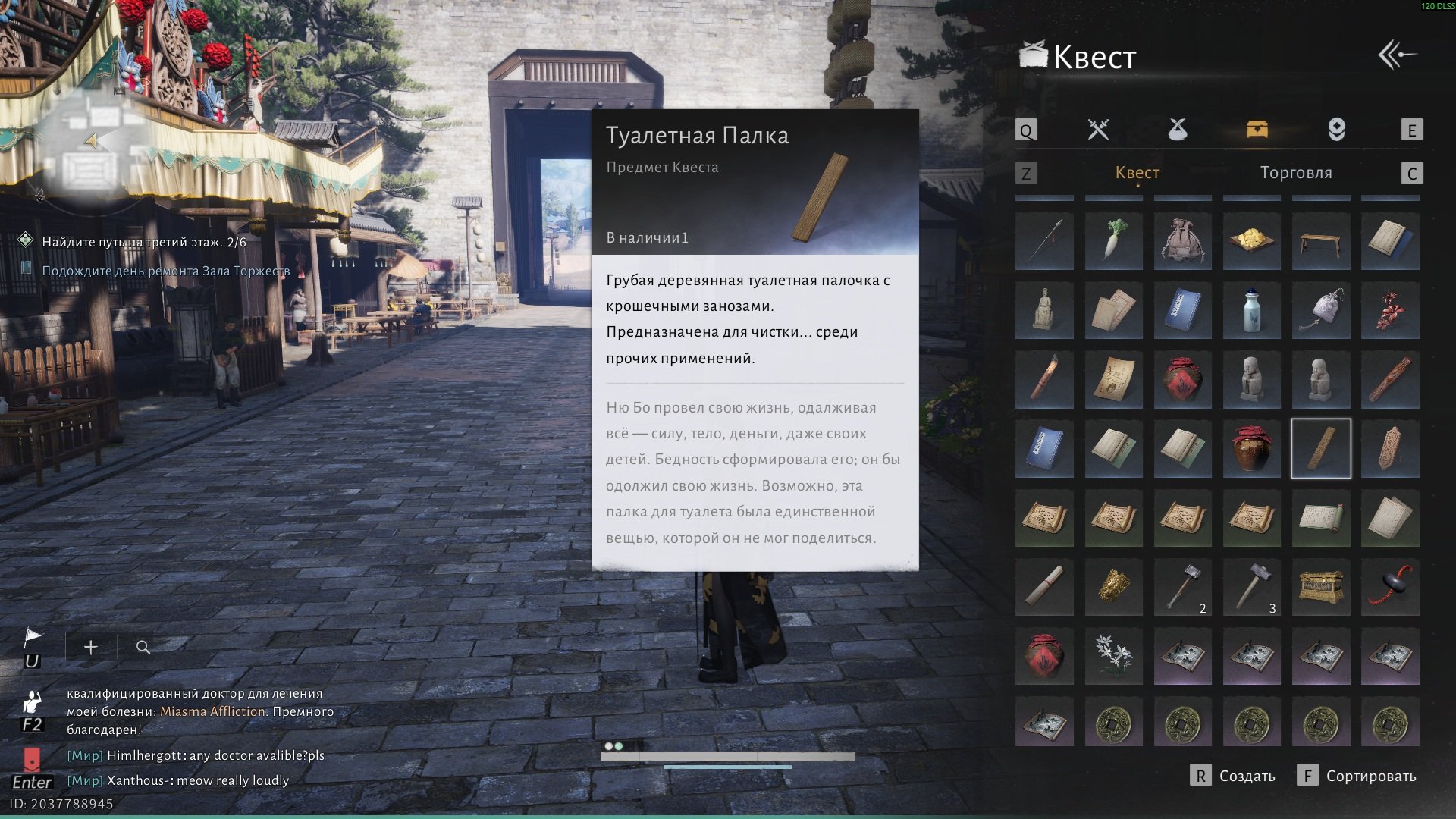Select the red flower branch item
1456x819 pixels.
(1390, 310)
